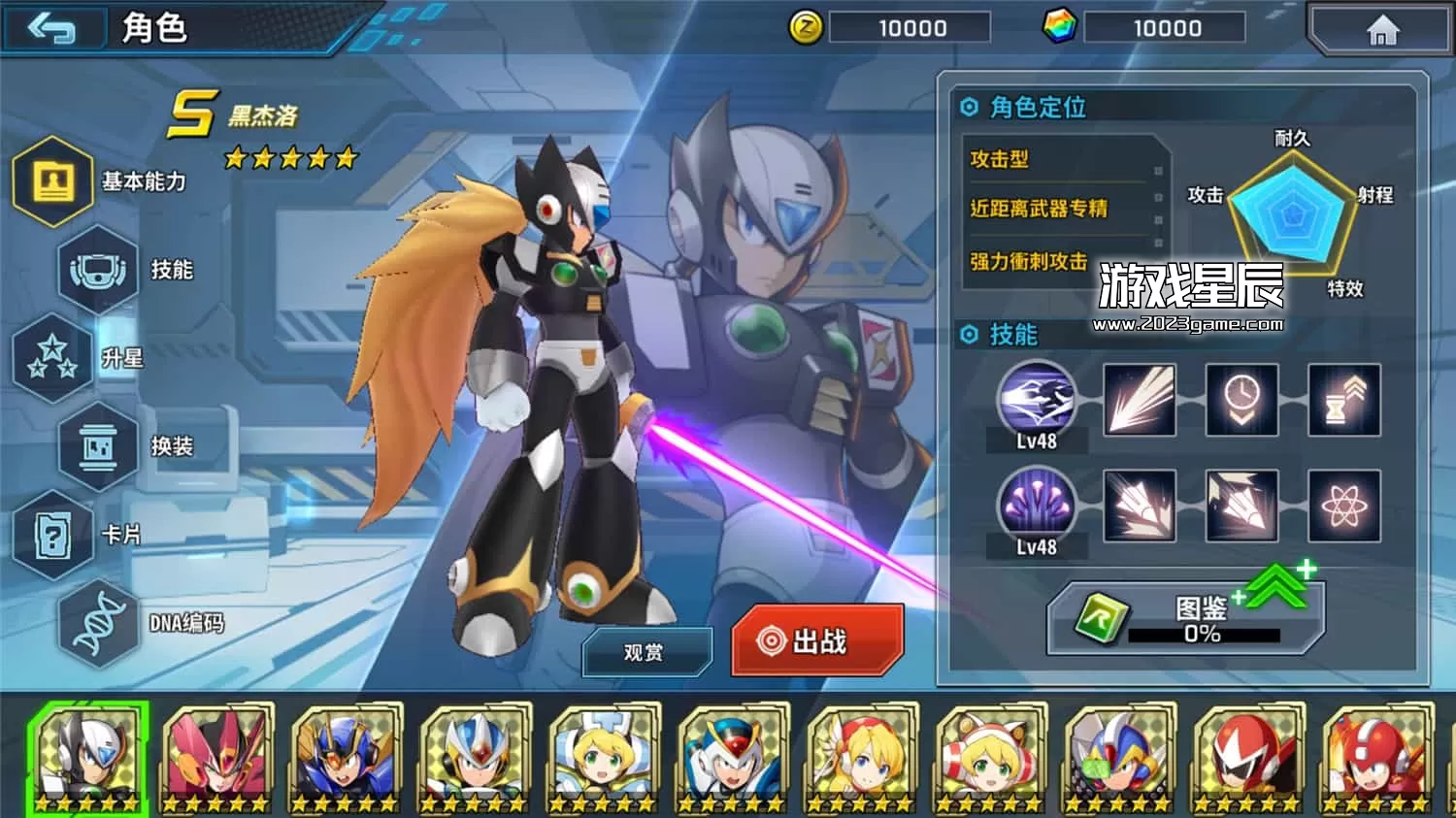Viewport: 1456px width, 818px height.
Task: Open the 升星 star upgrade section
Action: pyautogui.click(x=54, y=358)
